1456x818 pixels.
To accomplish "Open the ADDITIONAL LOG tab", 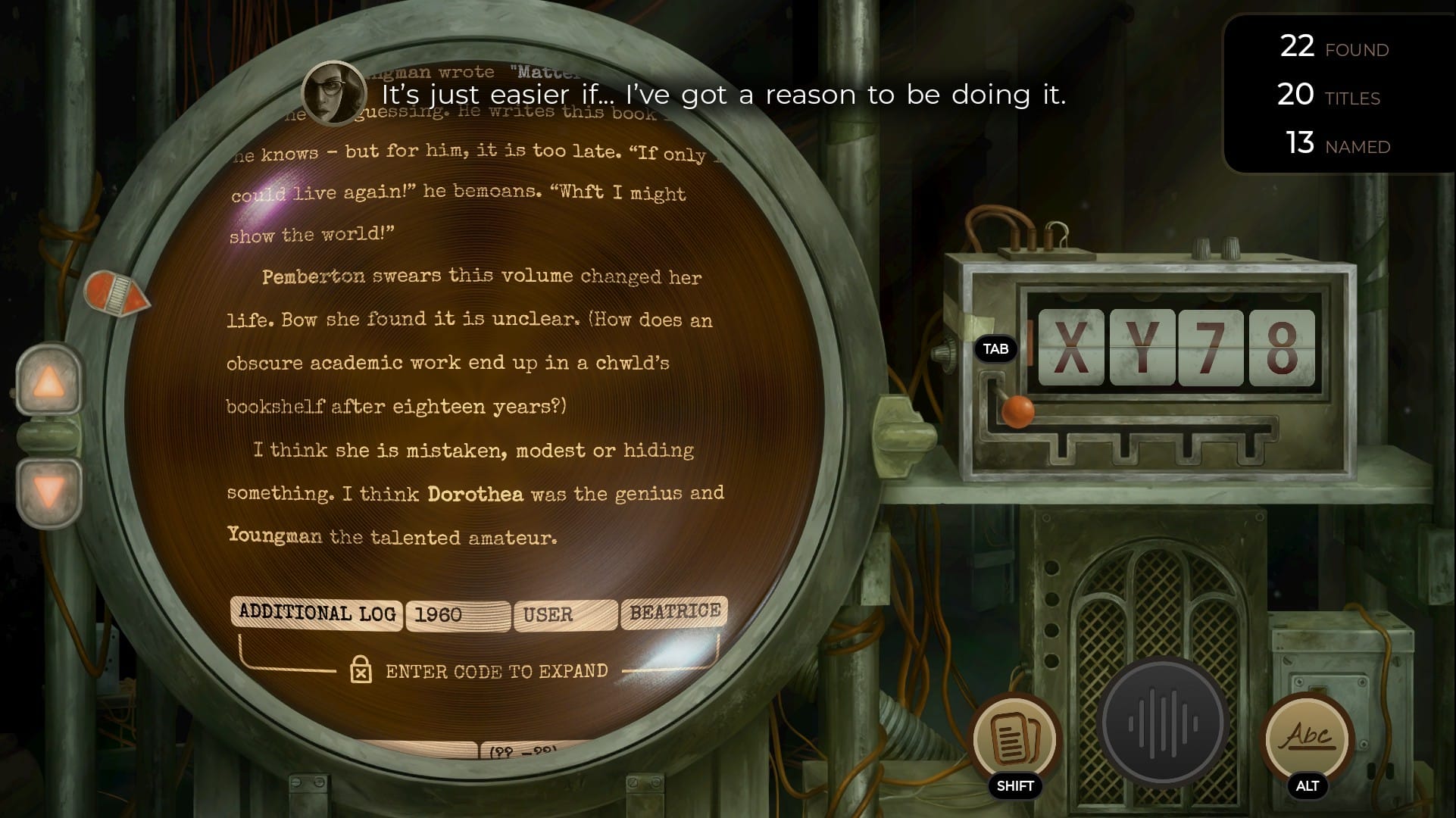I will pyautogui.click(x=316, y=613).
